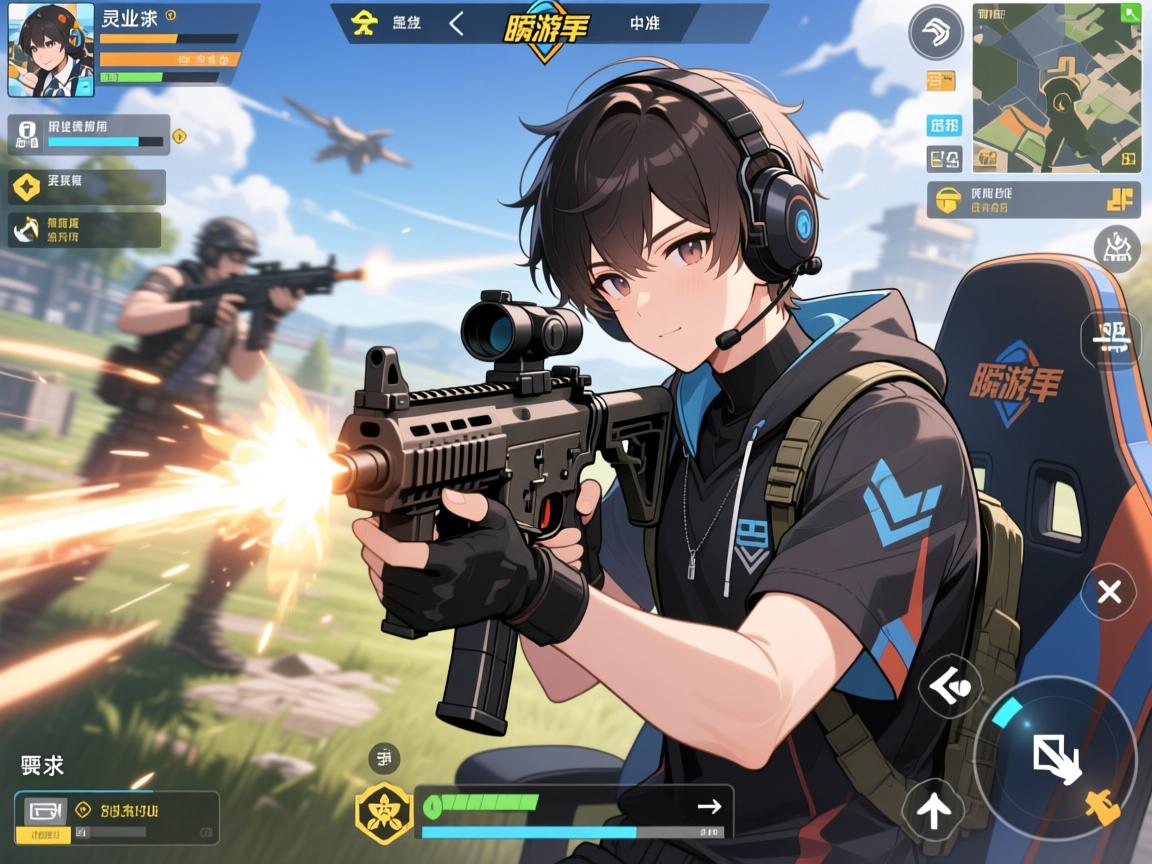Open the player avatar portrait
Screen dimensions: 1152x864
51,50
